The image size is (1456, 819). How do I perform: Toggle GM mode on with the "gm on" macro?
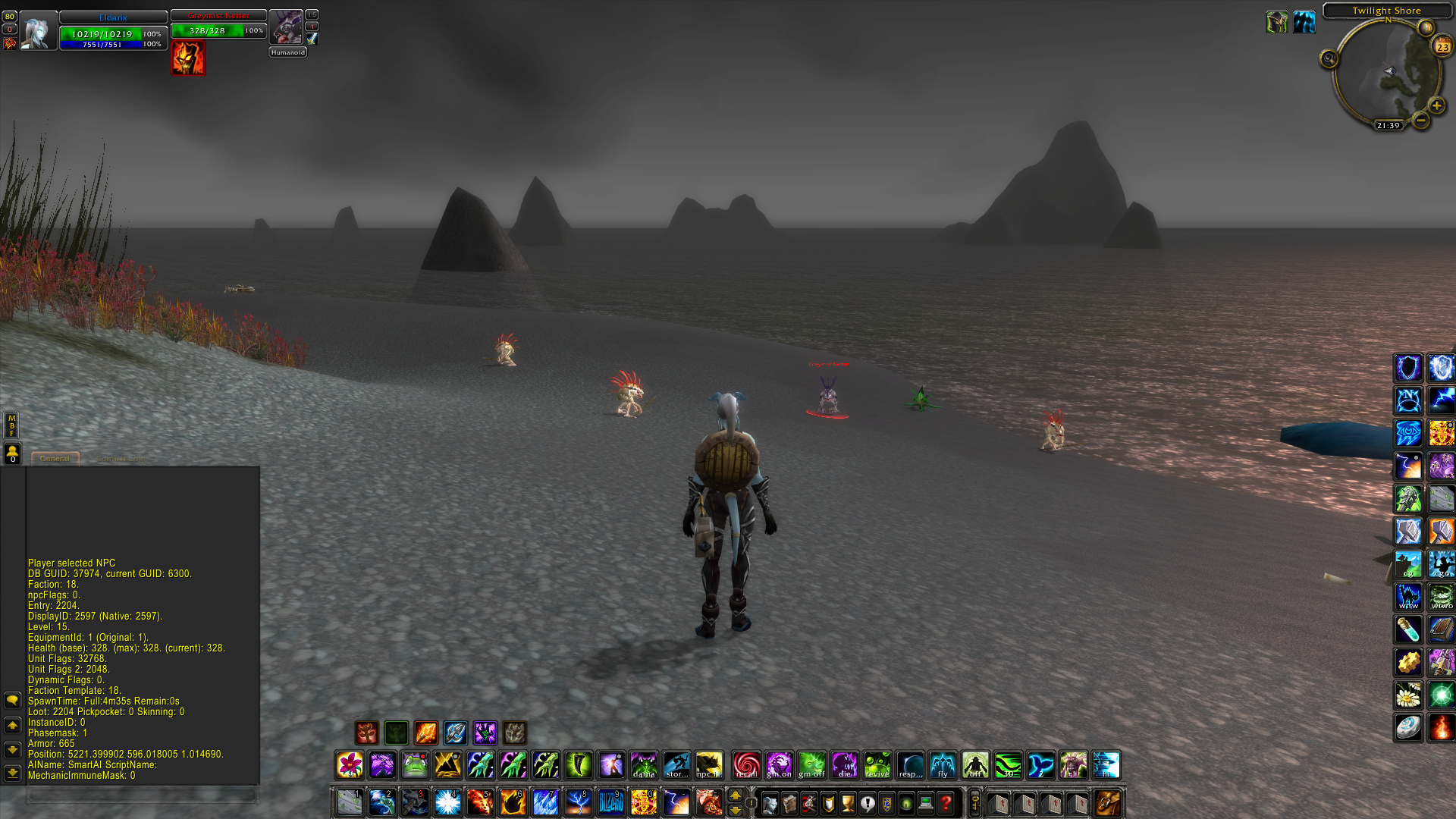[780, 765]
